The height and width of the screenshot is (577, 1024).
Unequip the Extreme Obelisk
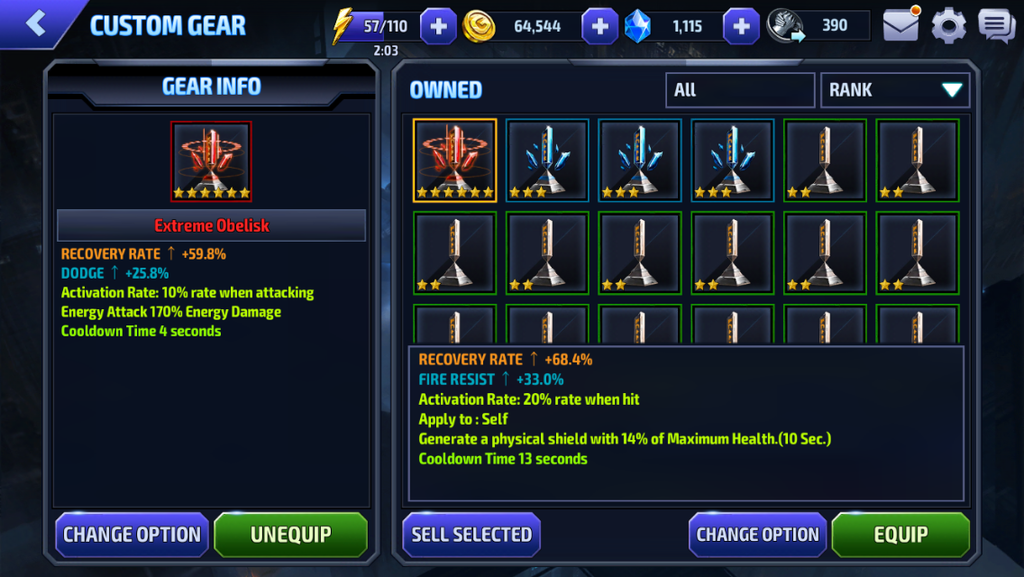click(x=290, y=535)
